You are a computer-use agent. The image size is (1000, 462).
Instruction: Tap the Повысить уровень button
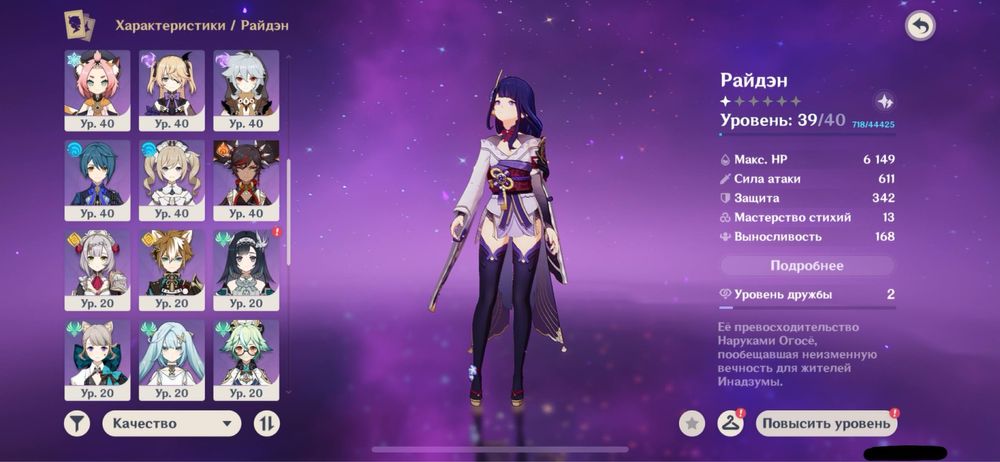coord(826,423)
